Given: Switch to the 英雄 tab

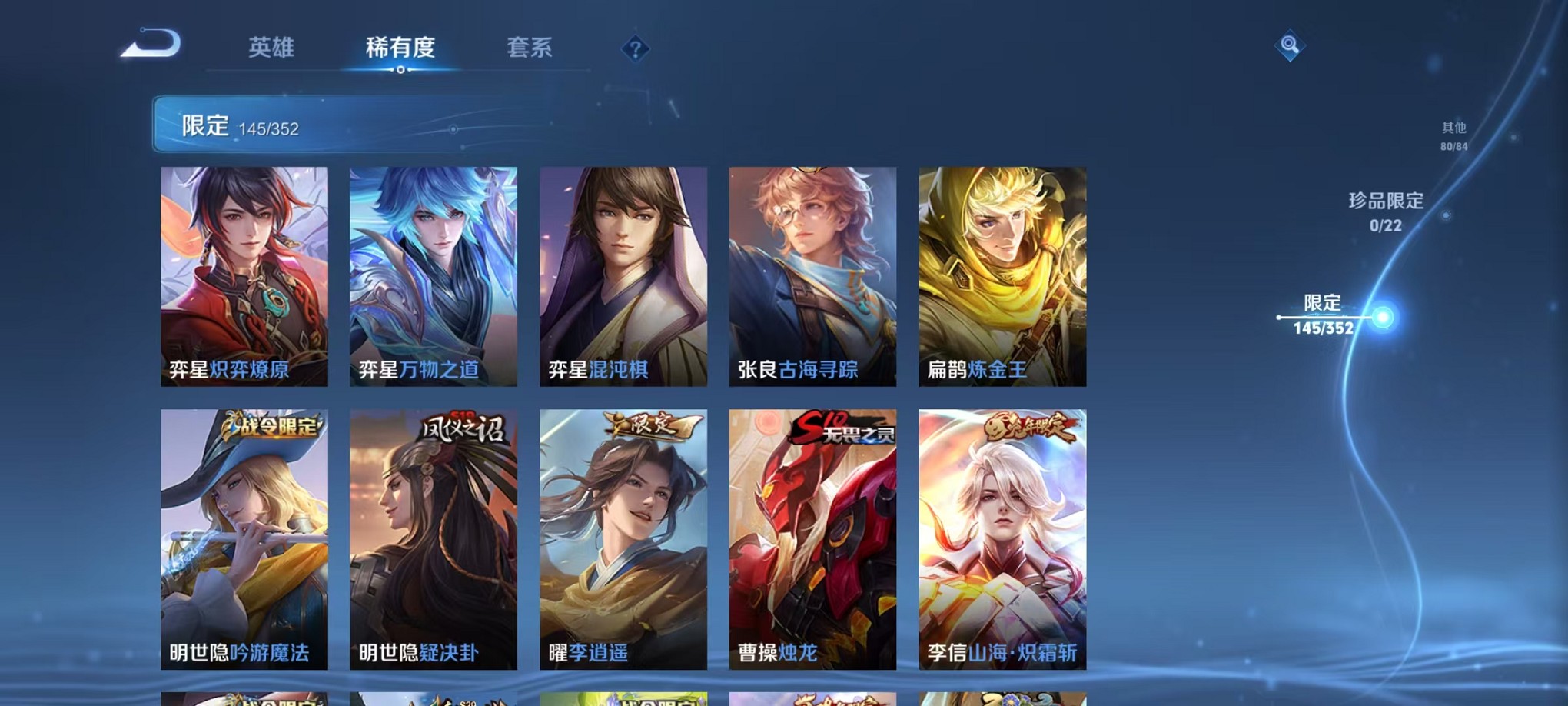Looking at the screenshot, I should point(271,48).
